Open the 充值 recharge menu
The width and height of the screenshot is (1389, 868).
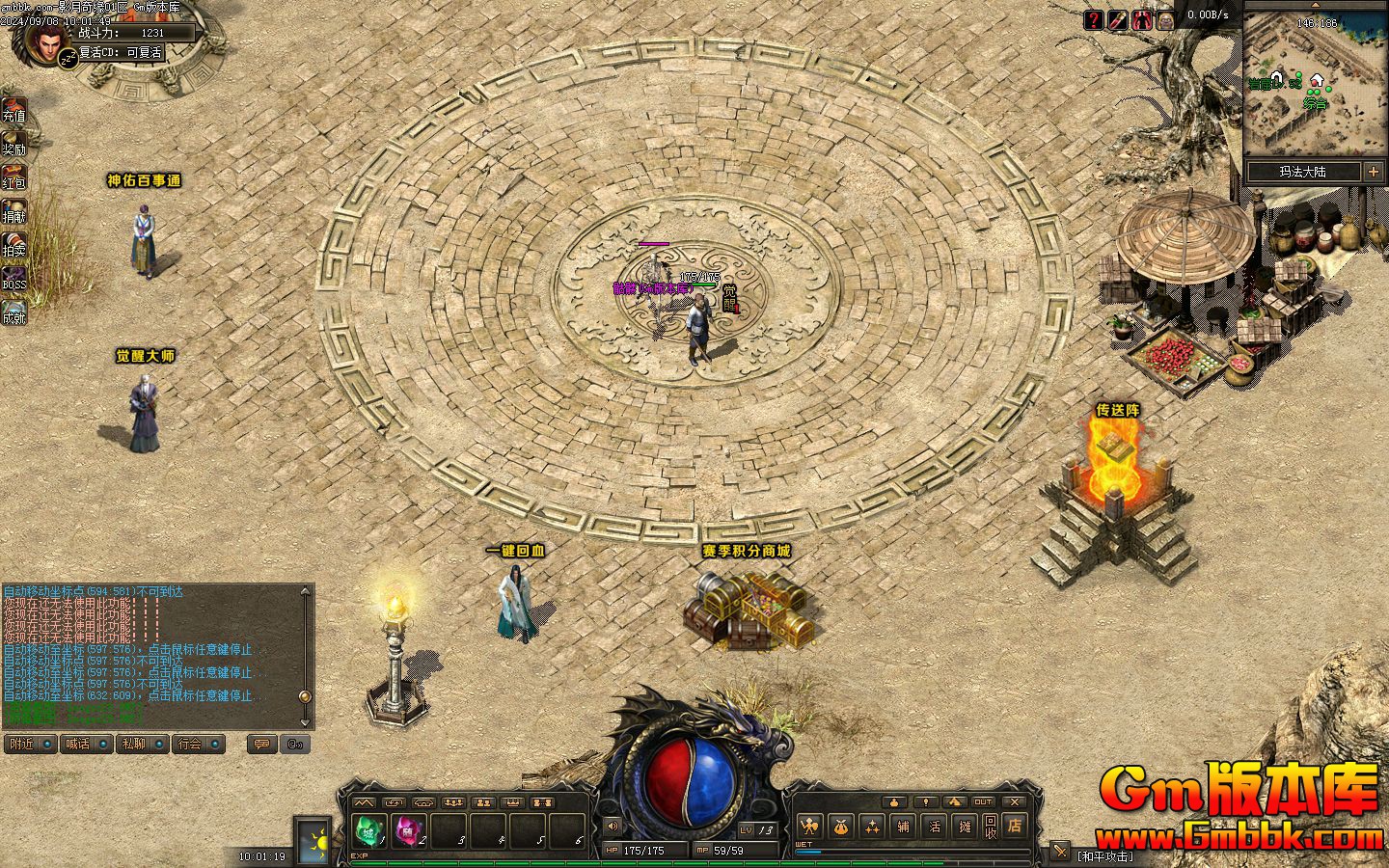[14, 109]
